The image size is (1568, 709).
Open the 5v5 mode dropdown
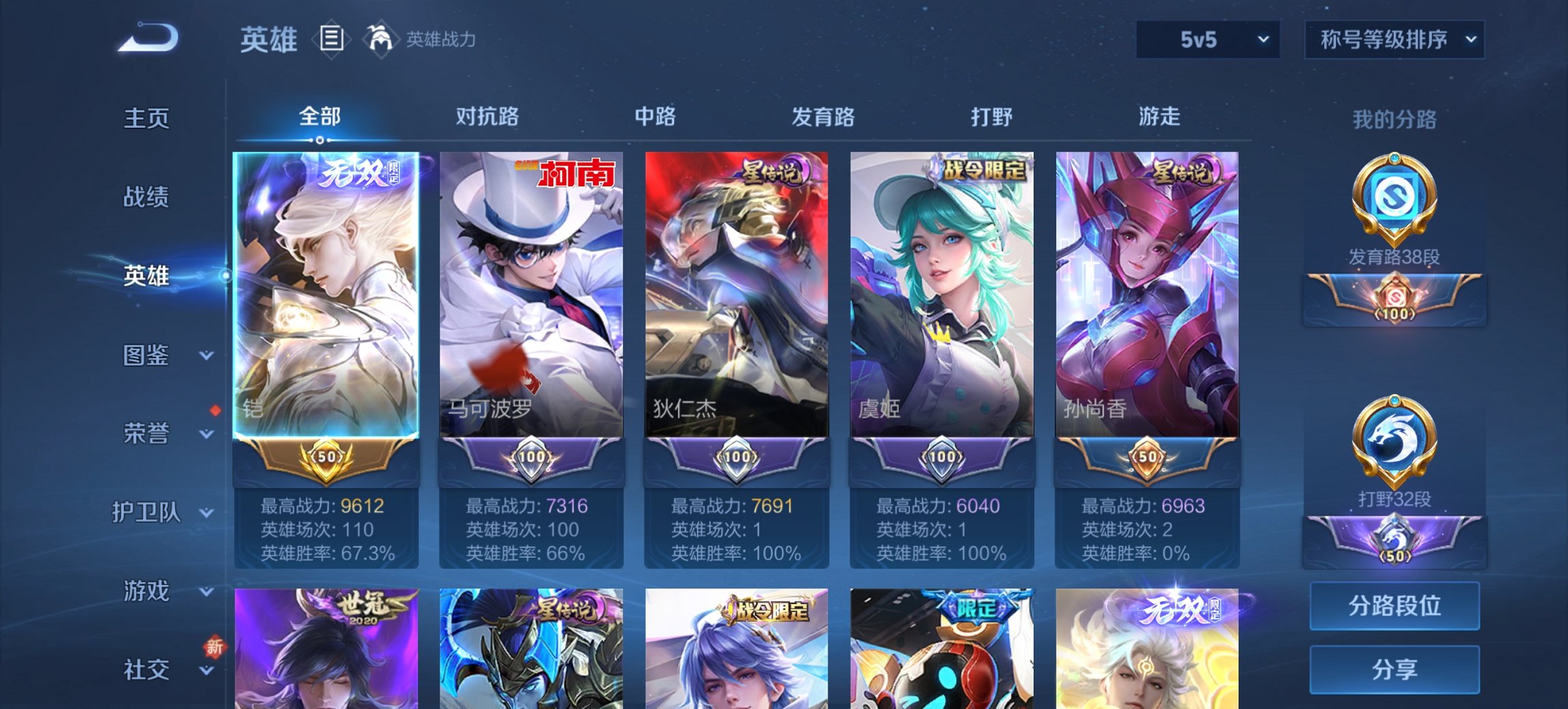[1207, 40]
